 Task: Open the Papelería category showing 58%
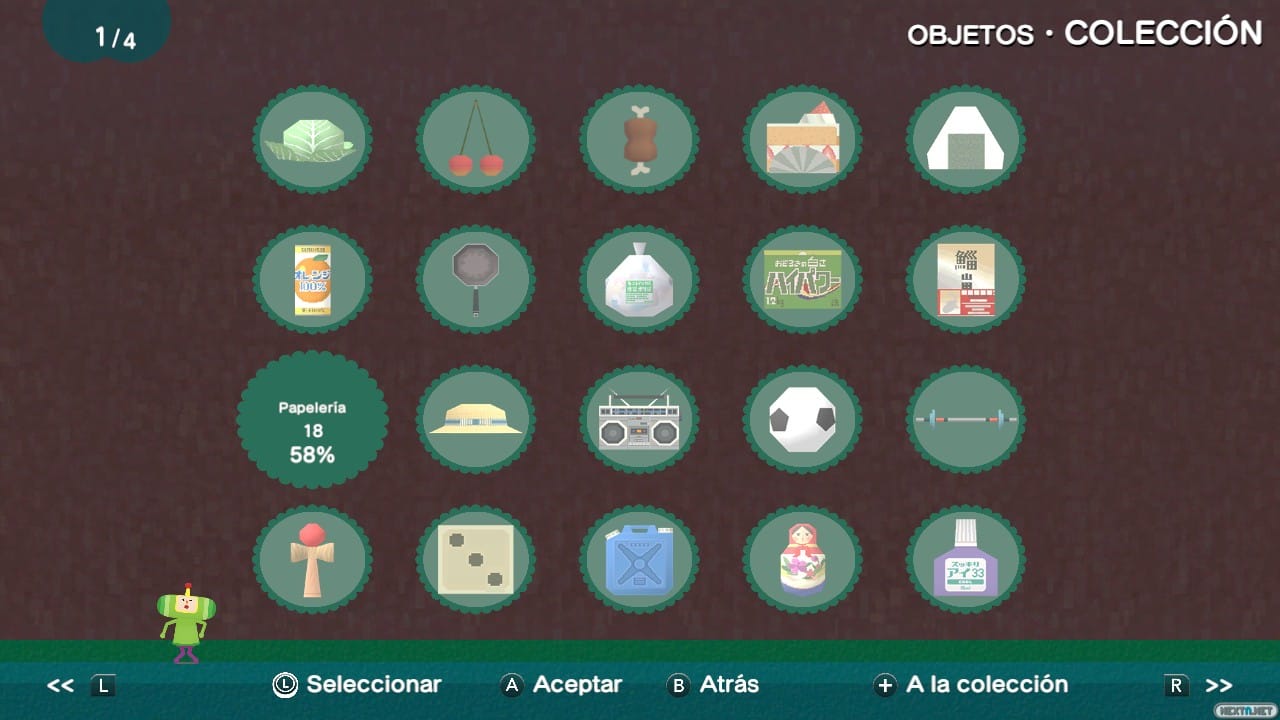coord(313,420)
